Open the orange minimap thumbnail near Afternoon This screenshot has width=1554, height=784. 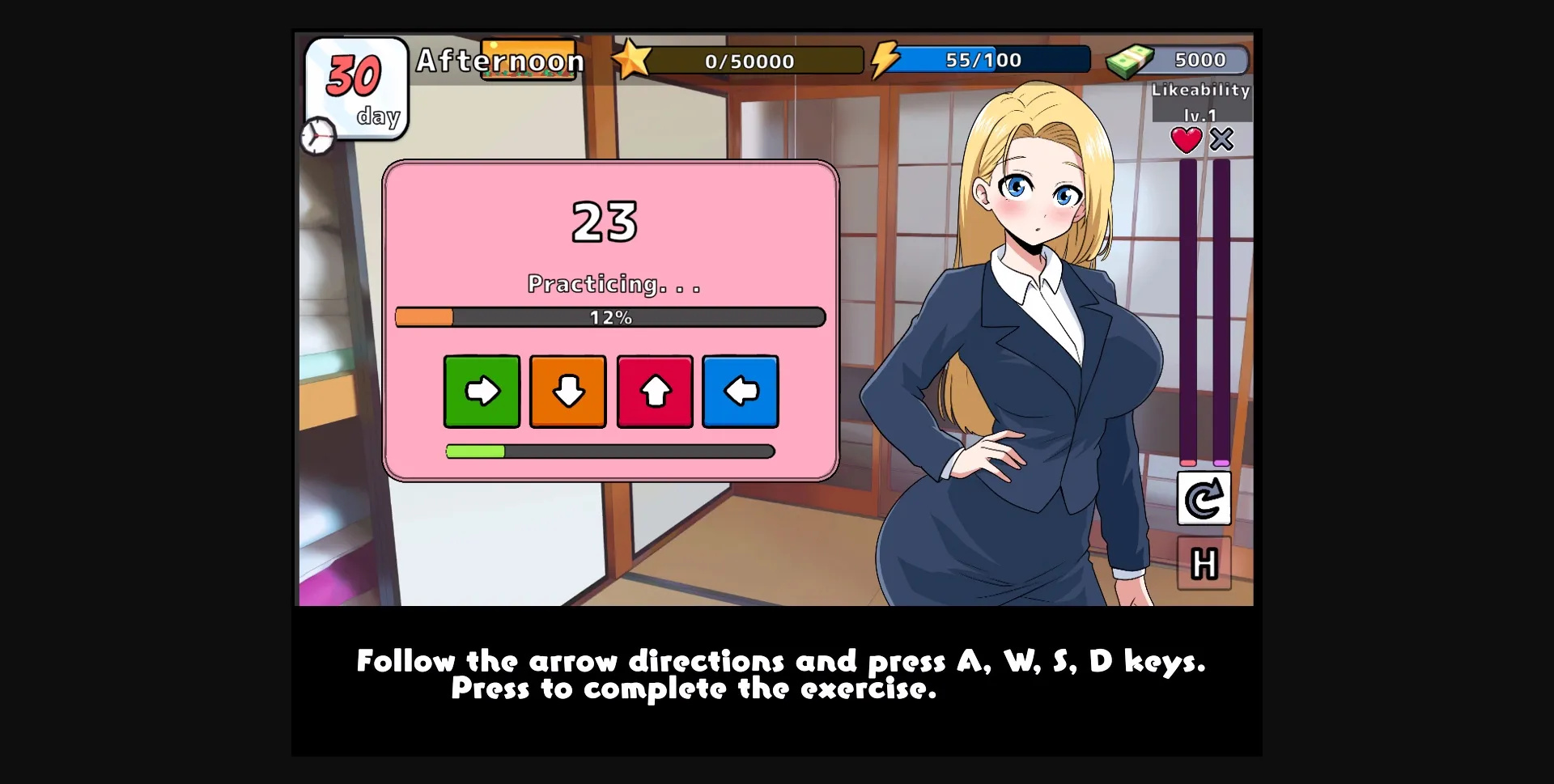point(529,60)
